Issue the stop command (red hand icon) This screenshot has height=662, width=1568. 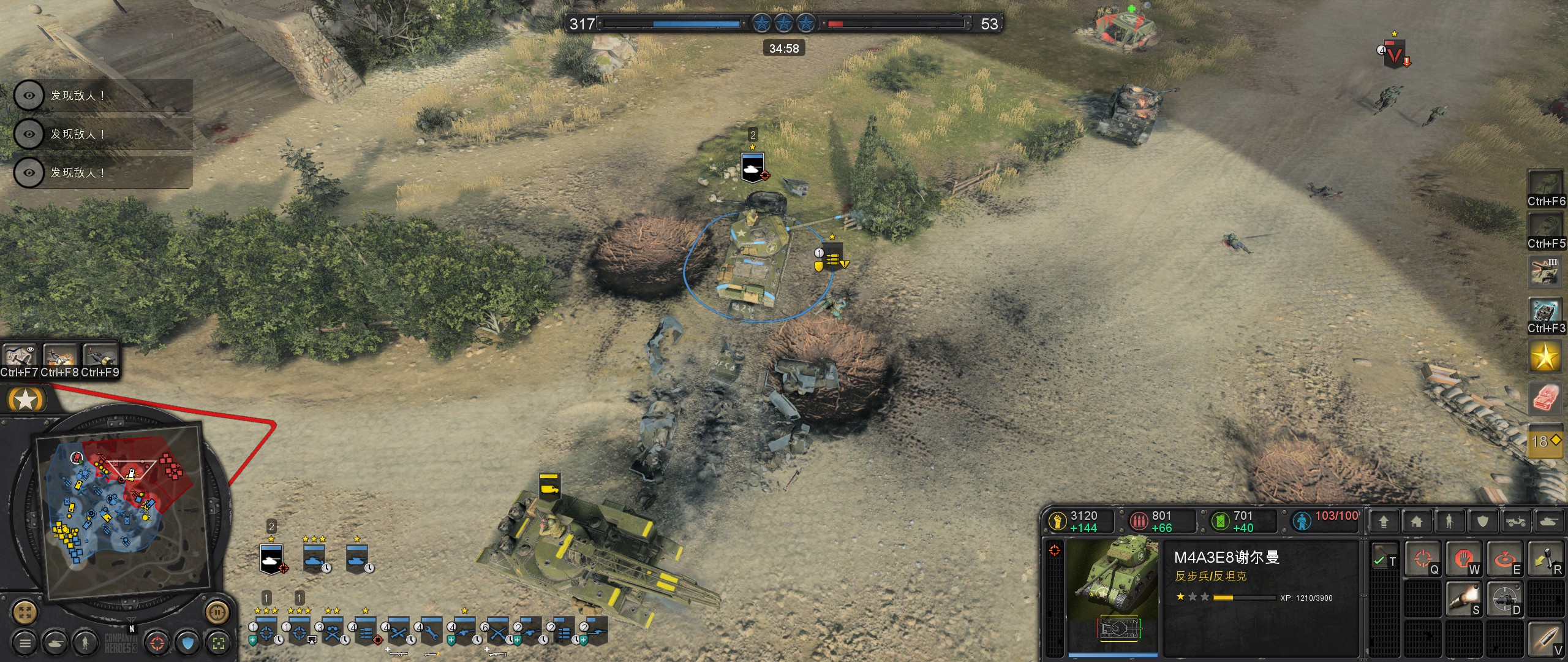point(1463,558)
